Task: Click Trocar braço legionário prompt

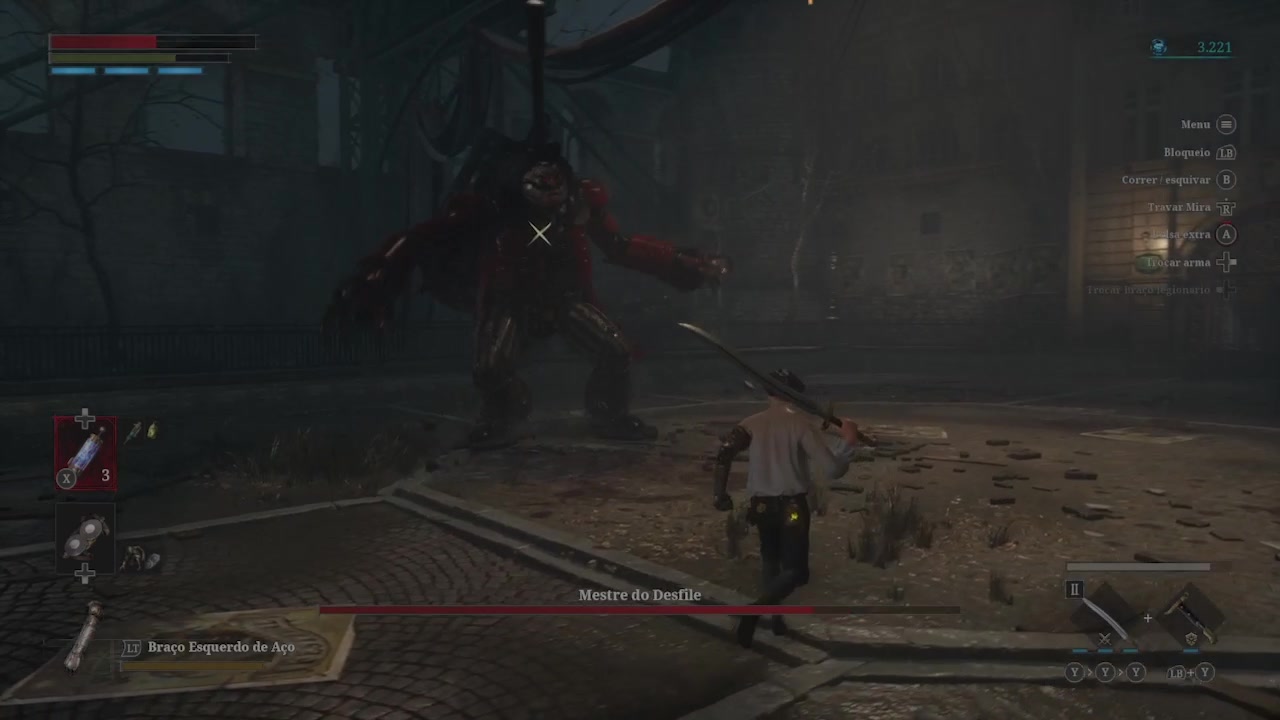Action: [1226, 290]
